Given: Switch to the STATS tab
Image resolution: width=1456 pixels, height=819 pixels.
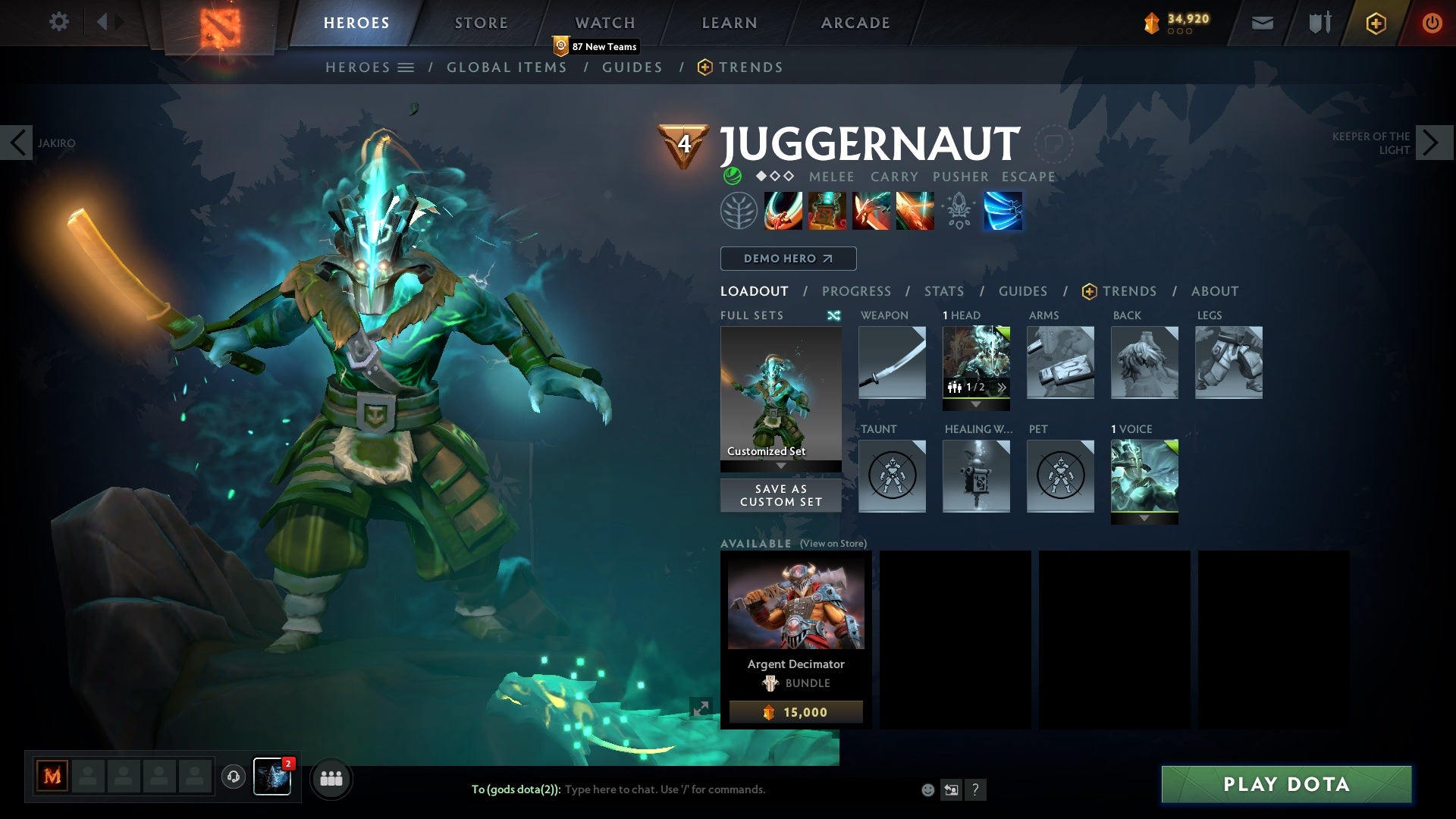Looking at the screenshot, I should click(x=943, y=290).
